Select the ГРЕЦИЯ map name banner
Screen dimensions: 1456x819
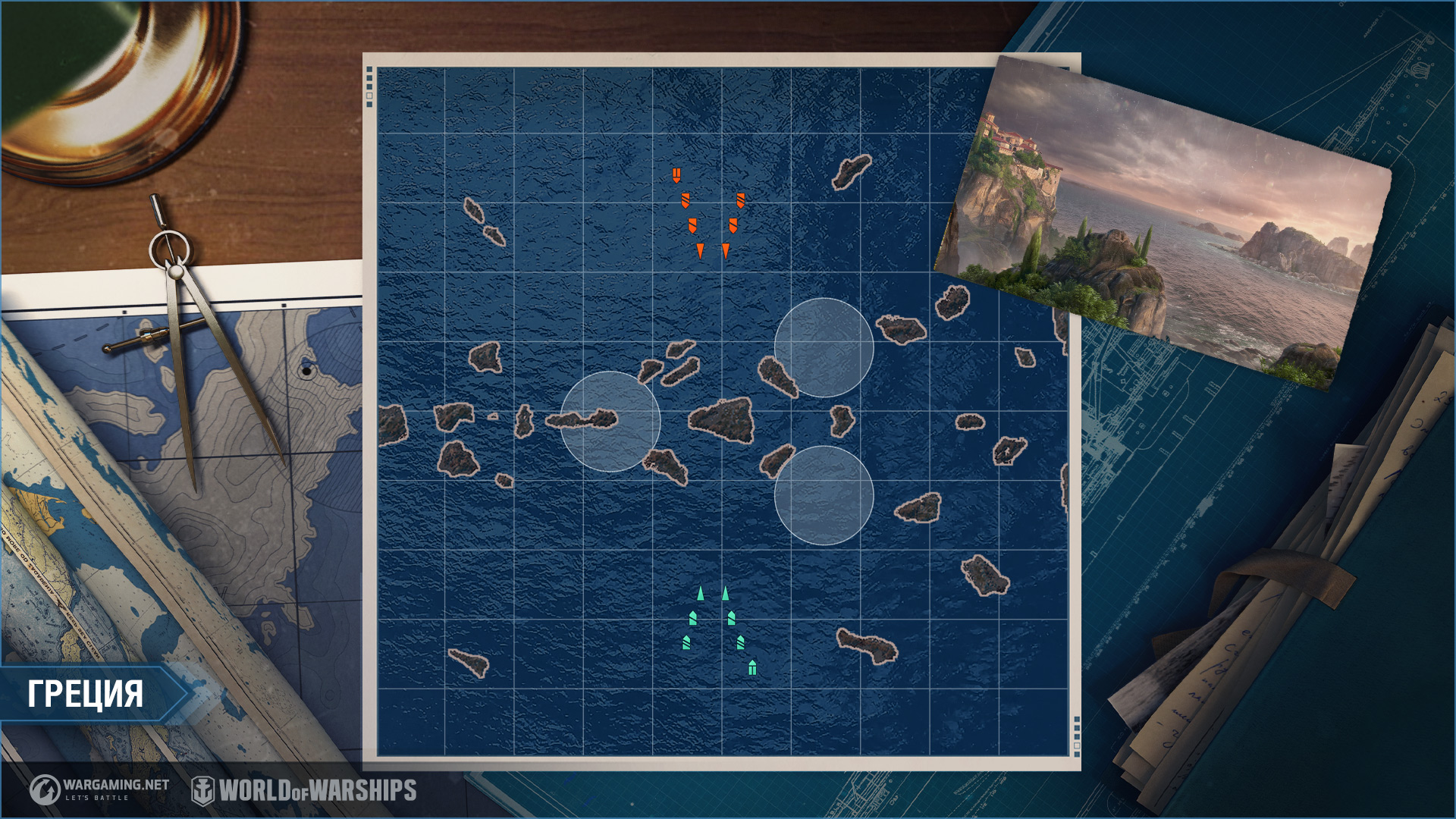click(86, 693)
